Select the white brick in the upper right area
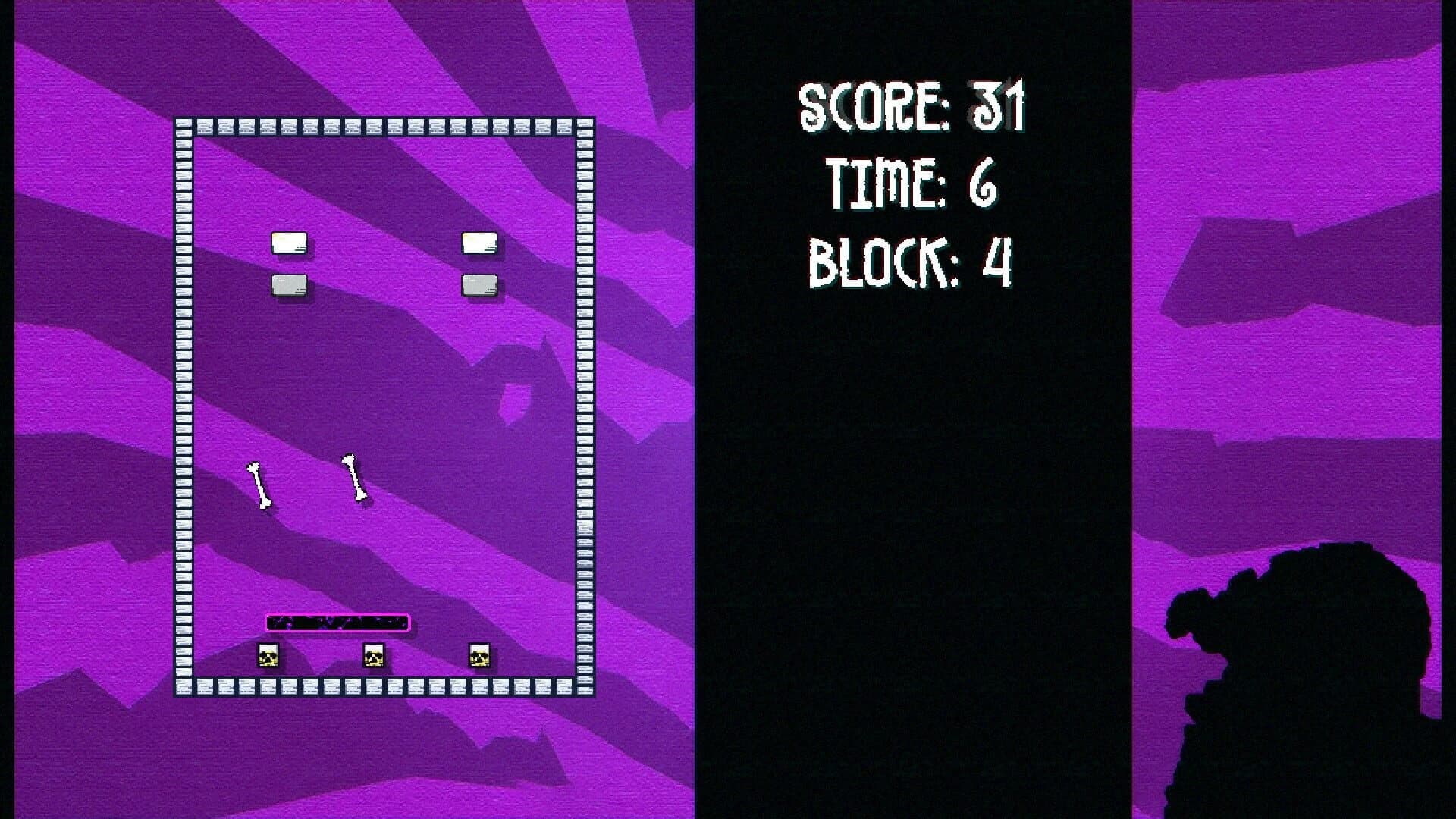Screen dimensions: 1456x819 (x=479, y=241)
